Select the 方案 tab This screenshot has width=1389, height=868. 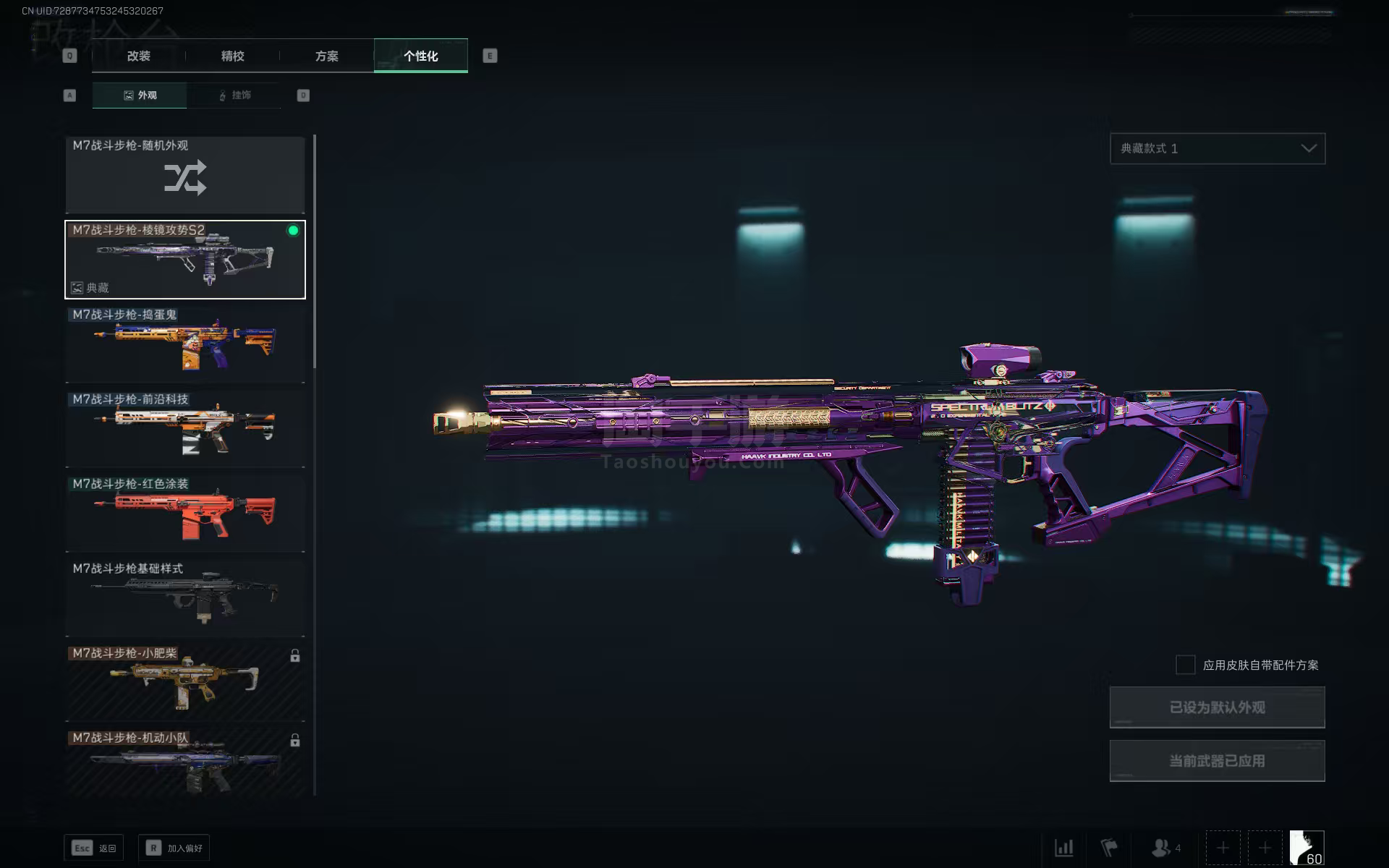326,56
